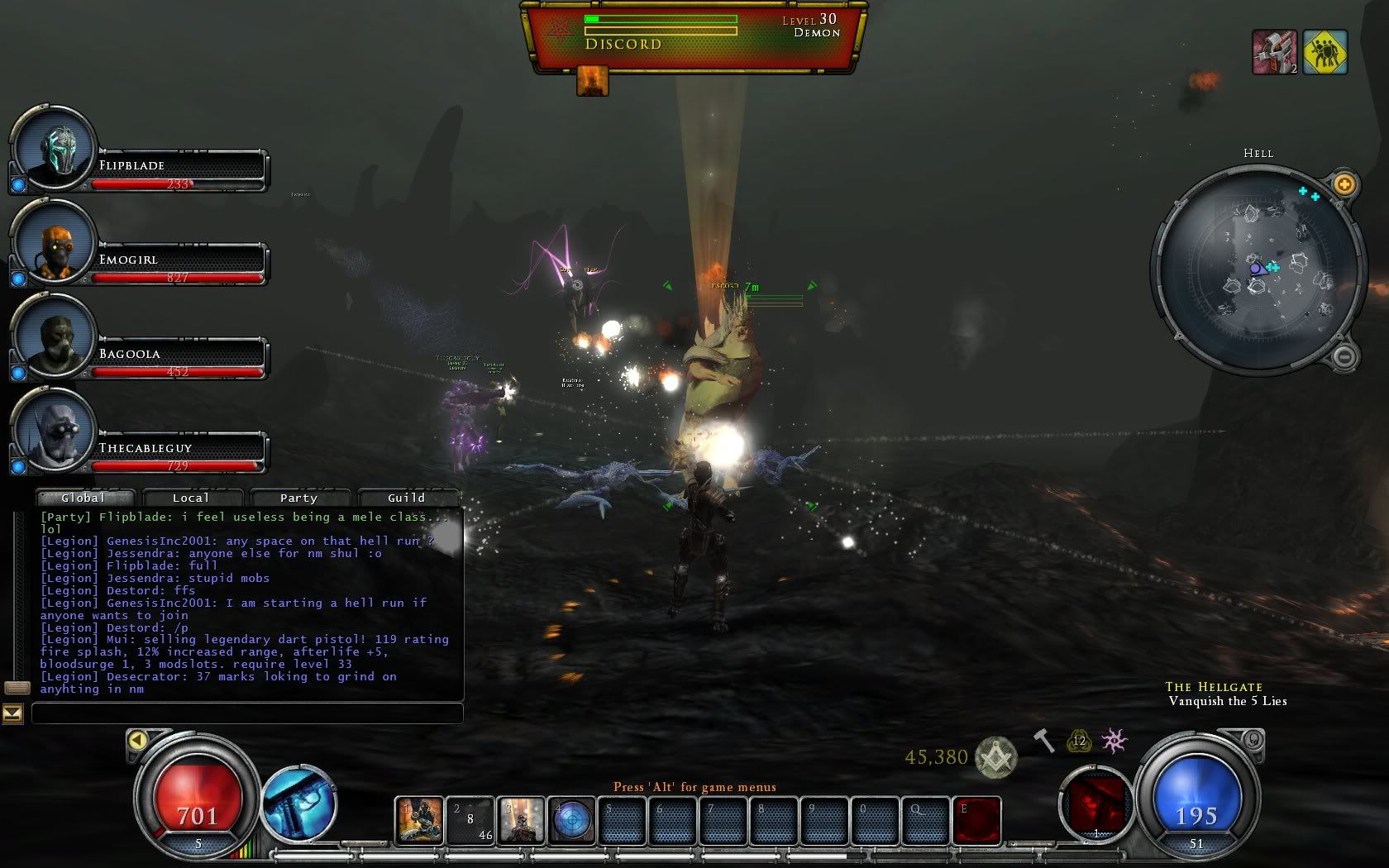Viewport: 1389px width, 868px height.
Task: Click the pink sun-shaped status icon
Action: point(1115,741)
